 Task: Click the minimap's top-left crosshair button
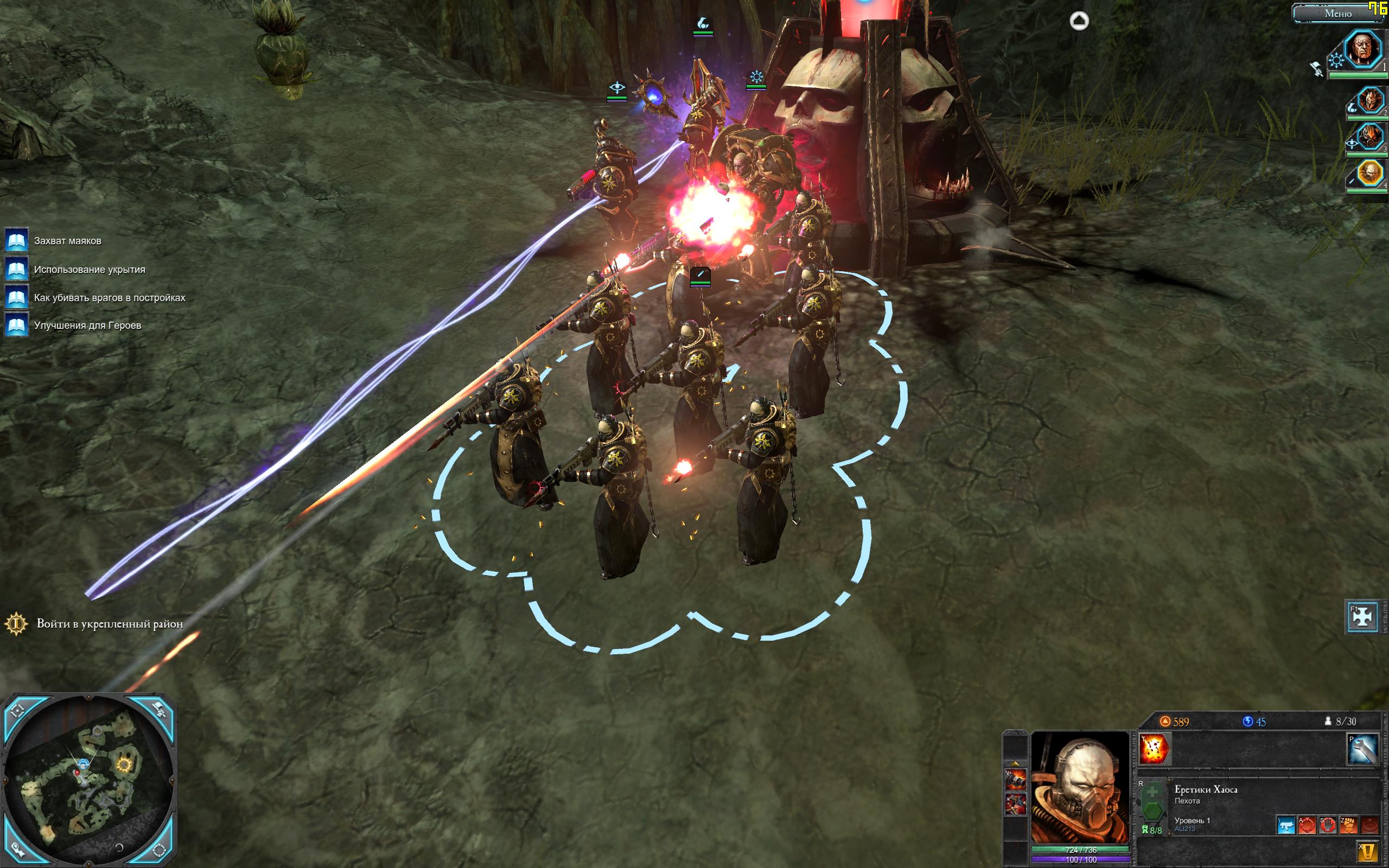coord(17,711)
